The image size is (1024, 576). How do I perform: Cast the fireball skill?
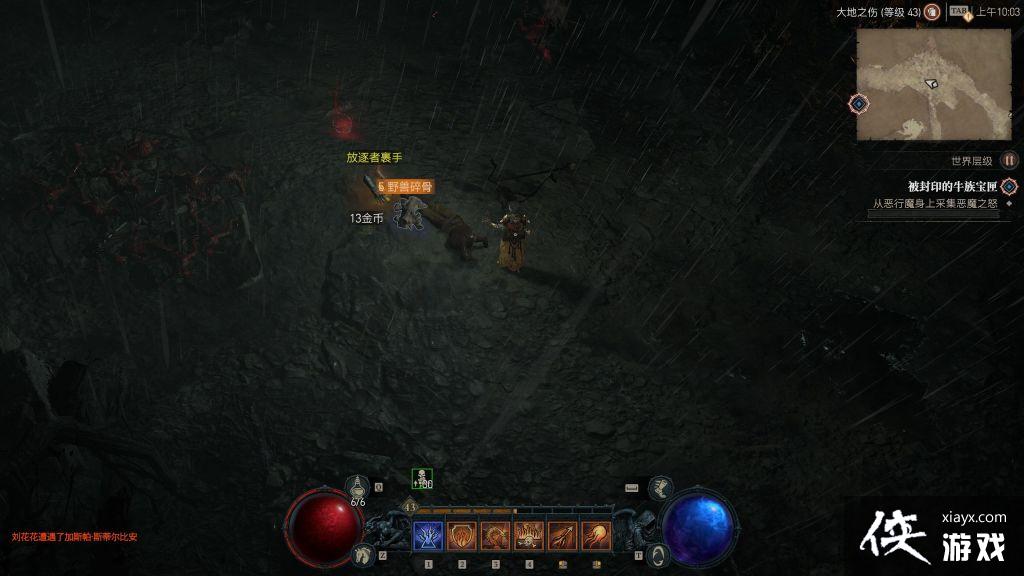[x=596, y=537]
